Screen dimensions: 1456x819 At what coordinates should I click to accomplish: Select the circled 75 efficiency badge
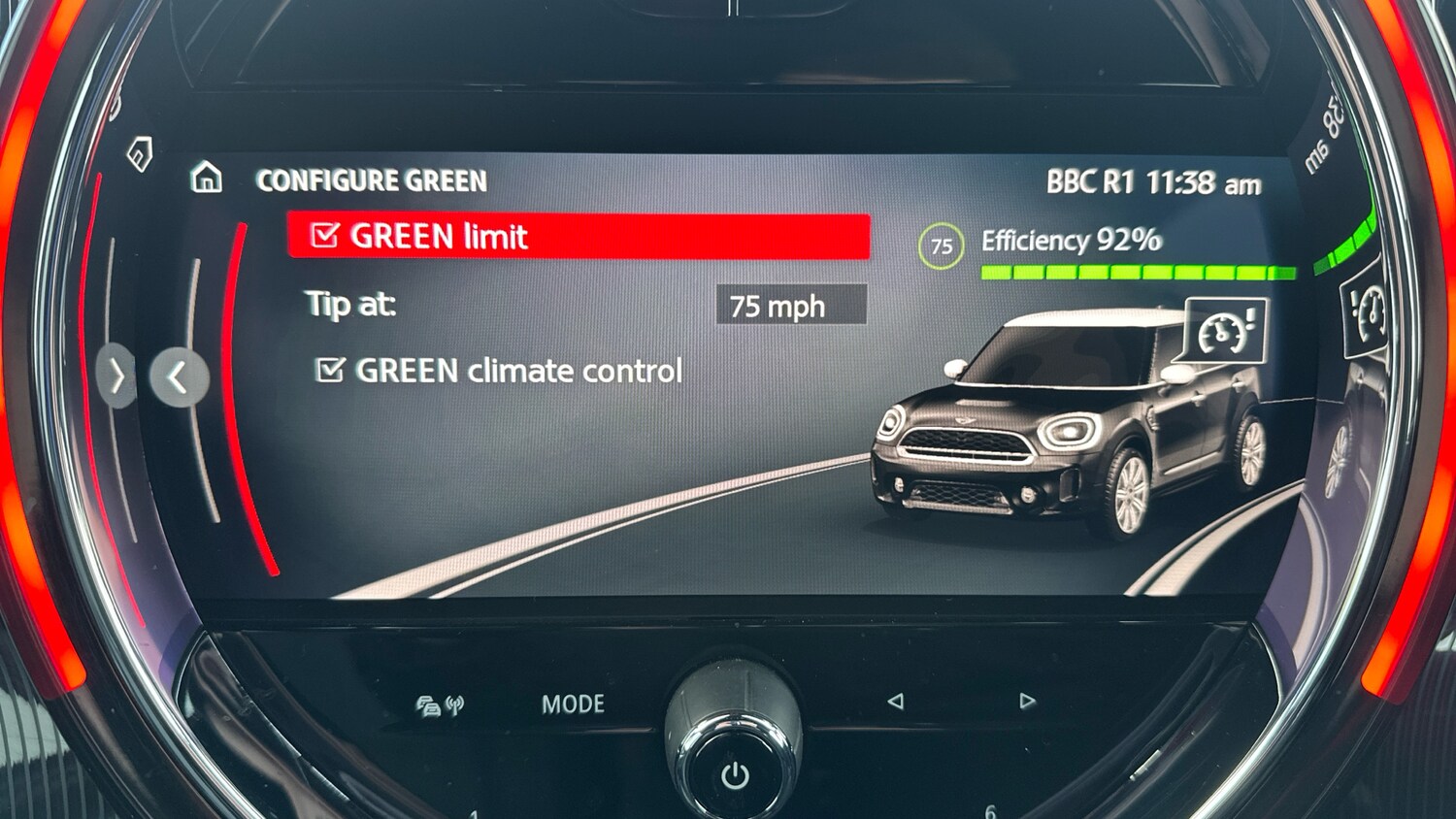coord(939,246)
